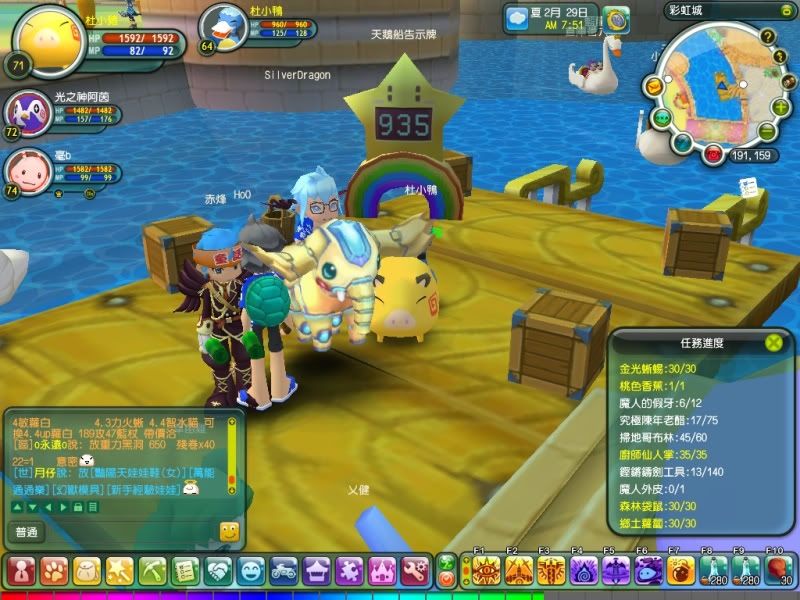Use the F7 bomb item

click(681, 571)
